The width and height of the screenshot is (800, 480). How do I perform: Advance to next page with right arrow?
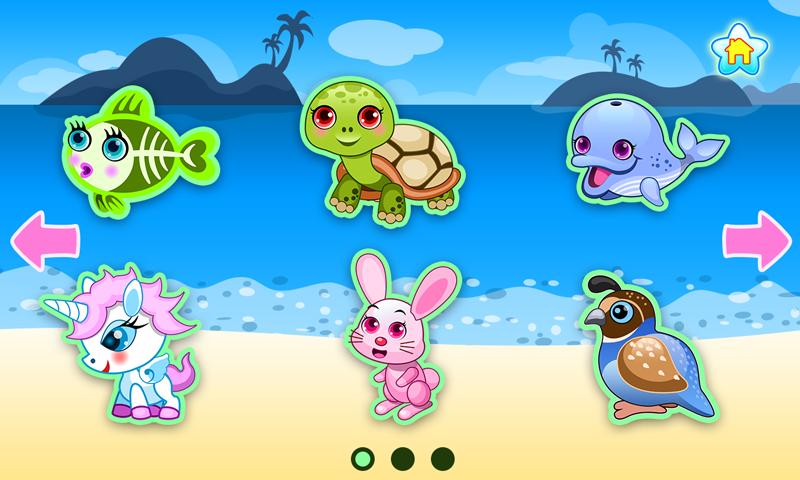(x=756, y=241)
